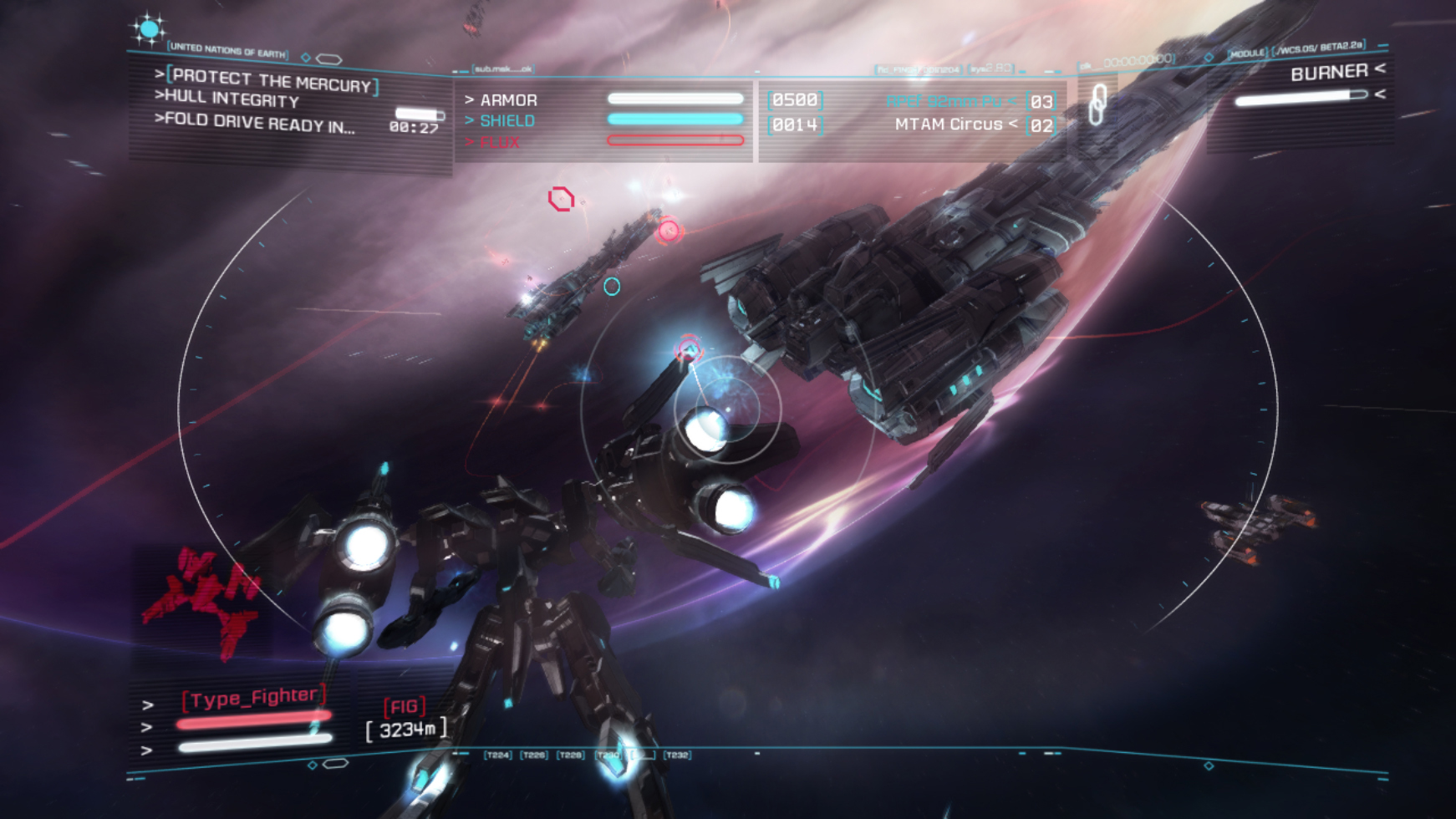Screen dimensions: 1456x819
Task: Activate the BURNER label
Action: (1328, 73)
